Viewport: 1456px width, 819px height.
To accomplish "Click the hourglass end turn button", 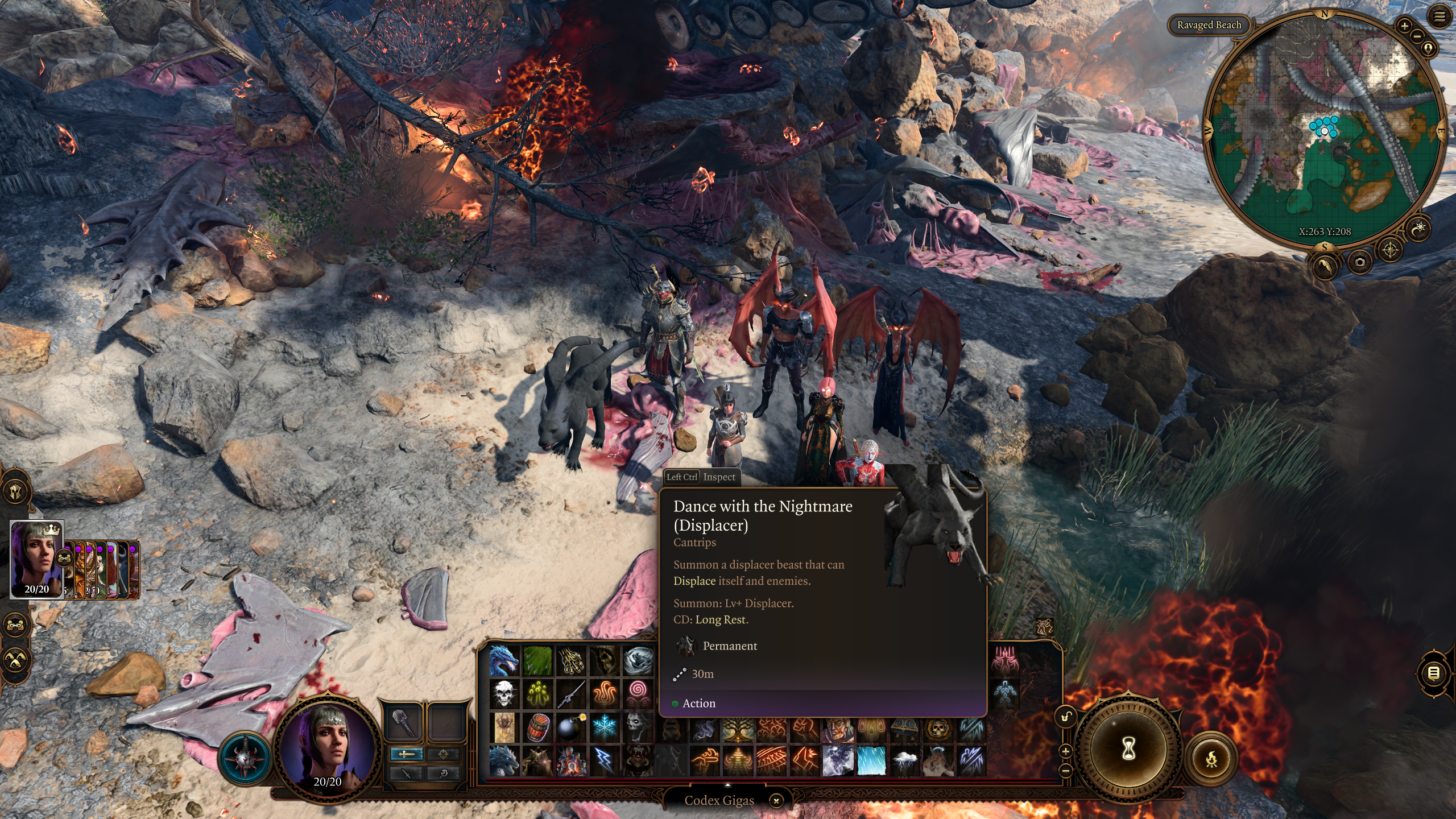I will click(1128, 748).
